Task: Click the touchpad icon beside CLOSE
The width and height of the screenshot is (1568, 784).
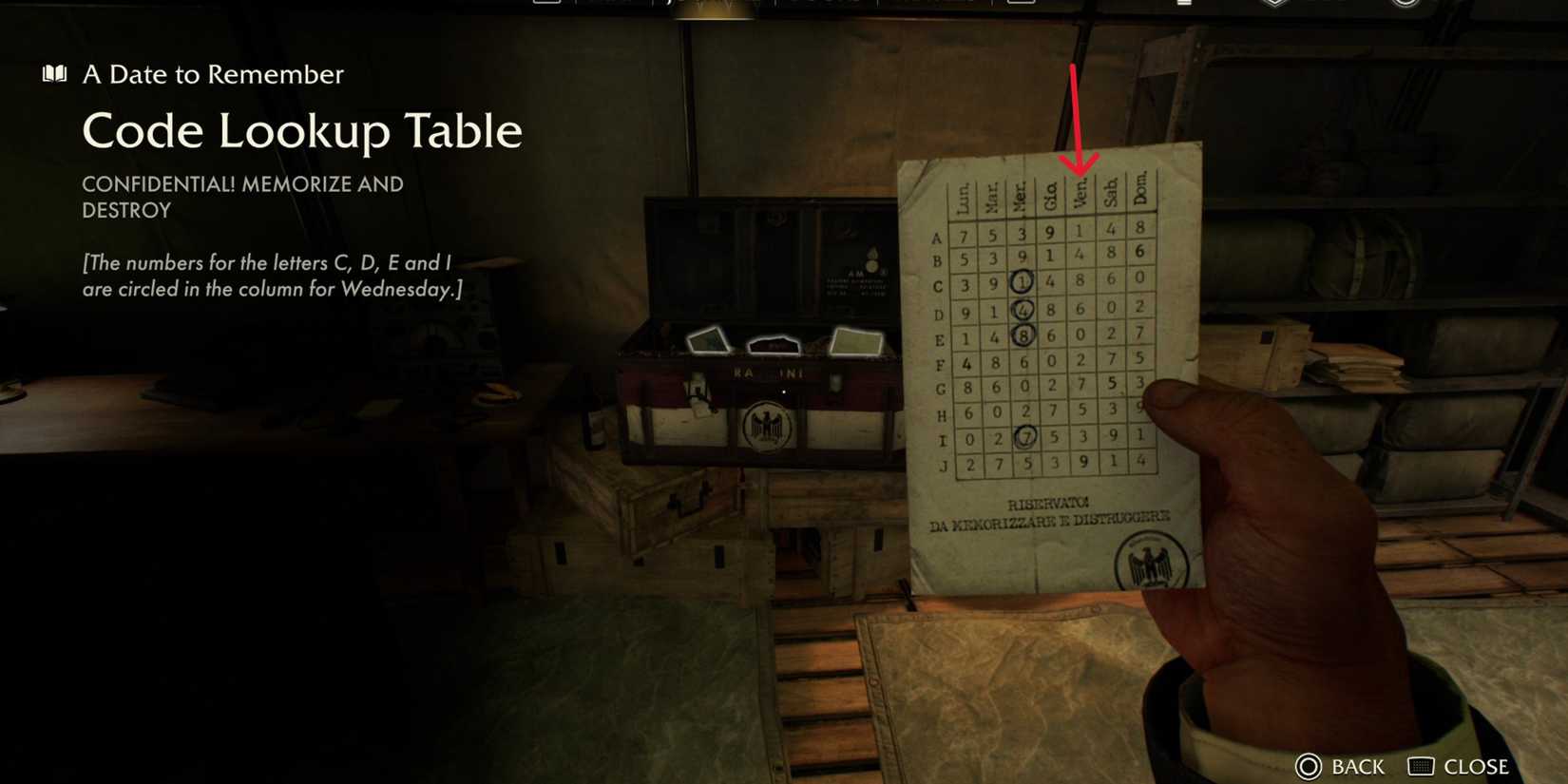Action: point(1422,766)
